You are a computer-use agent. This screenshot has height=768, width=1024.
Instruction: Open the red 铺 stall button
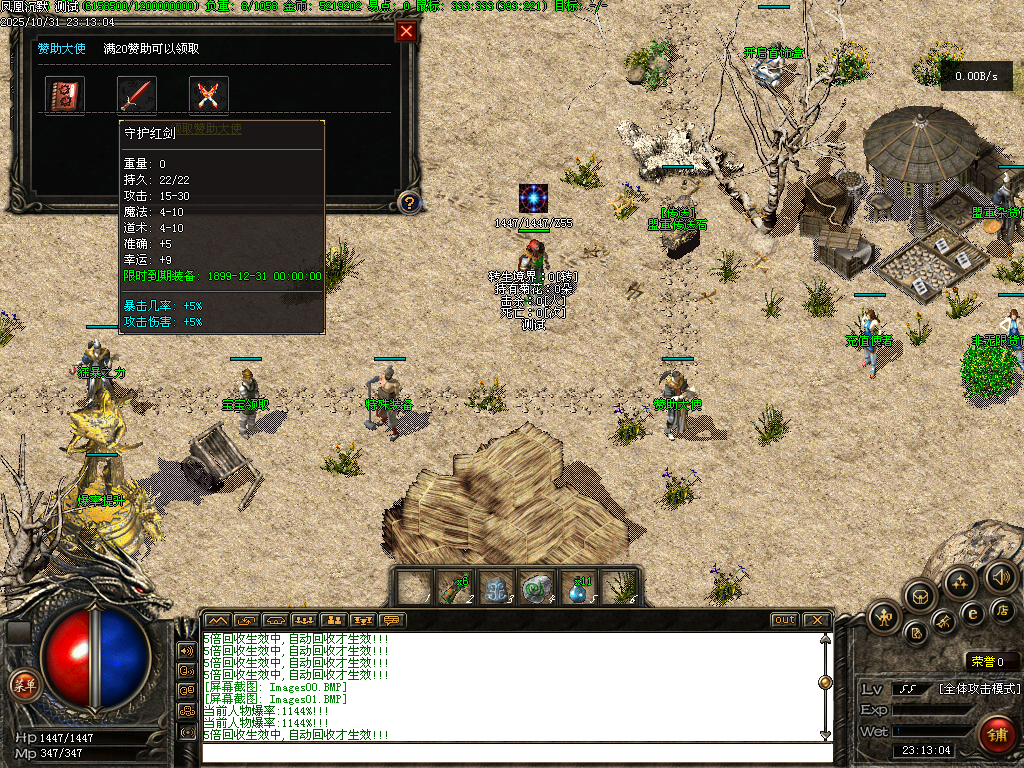point(996,735)
